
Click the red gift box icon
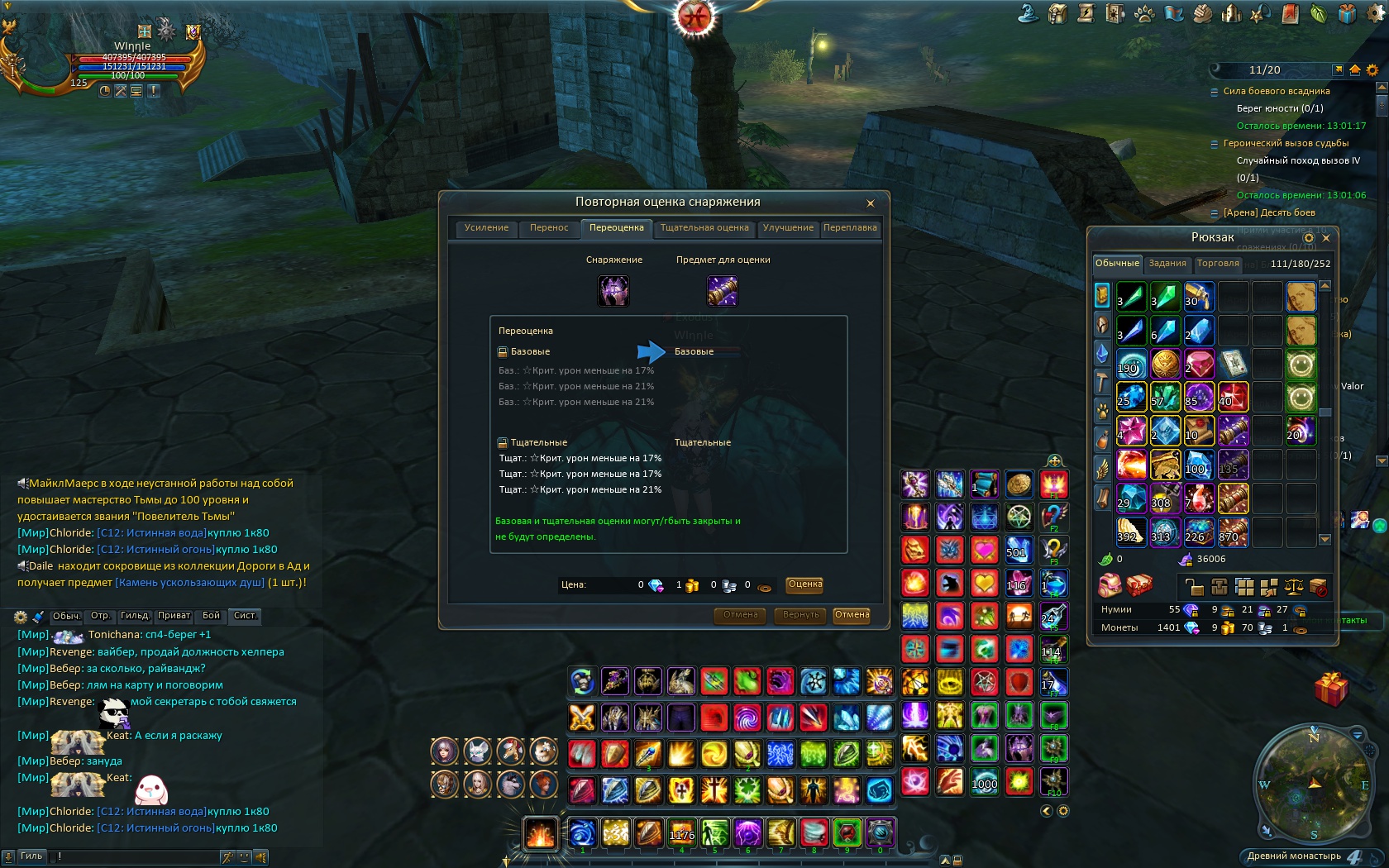pyautogui.click(x=1330, y=689)
